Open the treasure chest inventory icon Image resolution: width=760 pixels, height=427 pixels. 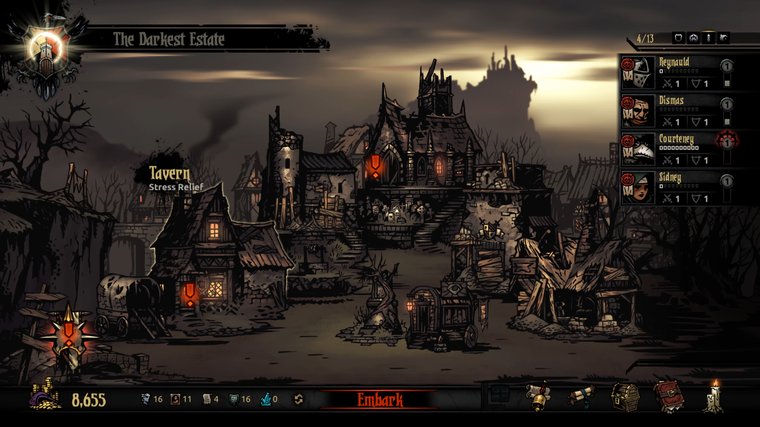(626, 397)
